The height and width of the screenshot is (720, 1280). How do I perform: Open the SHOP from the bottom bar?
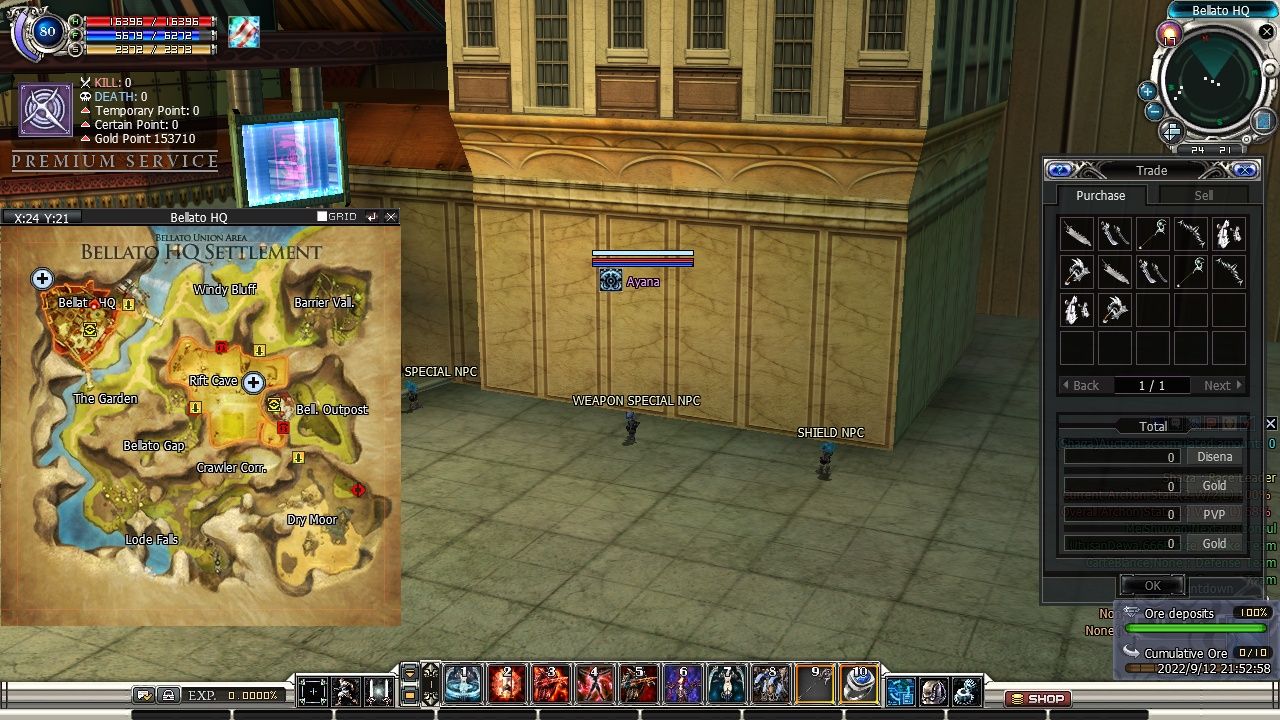(1036, 699)
